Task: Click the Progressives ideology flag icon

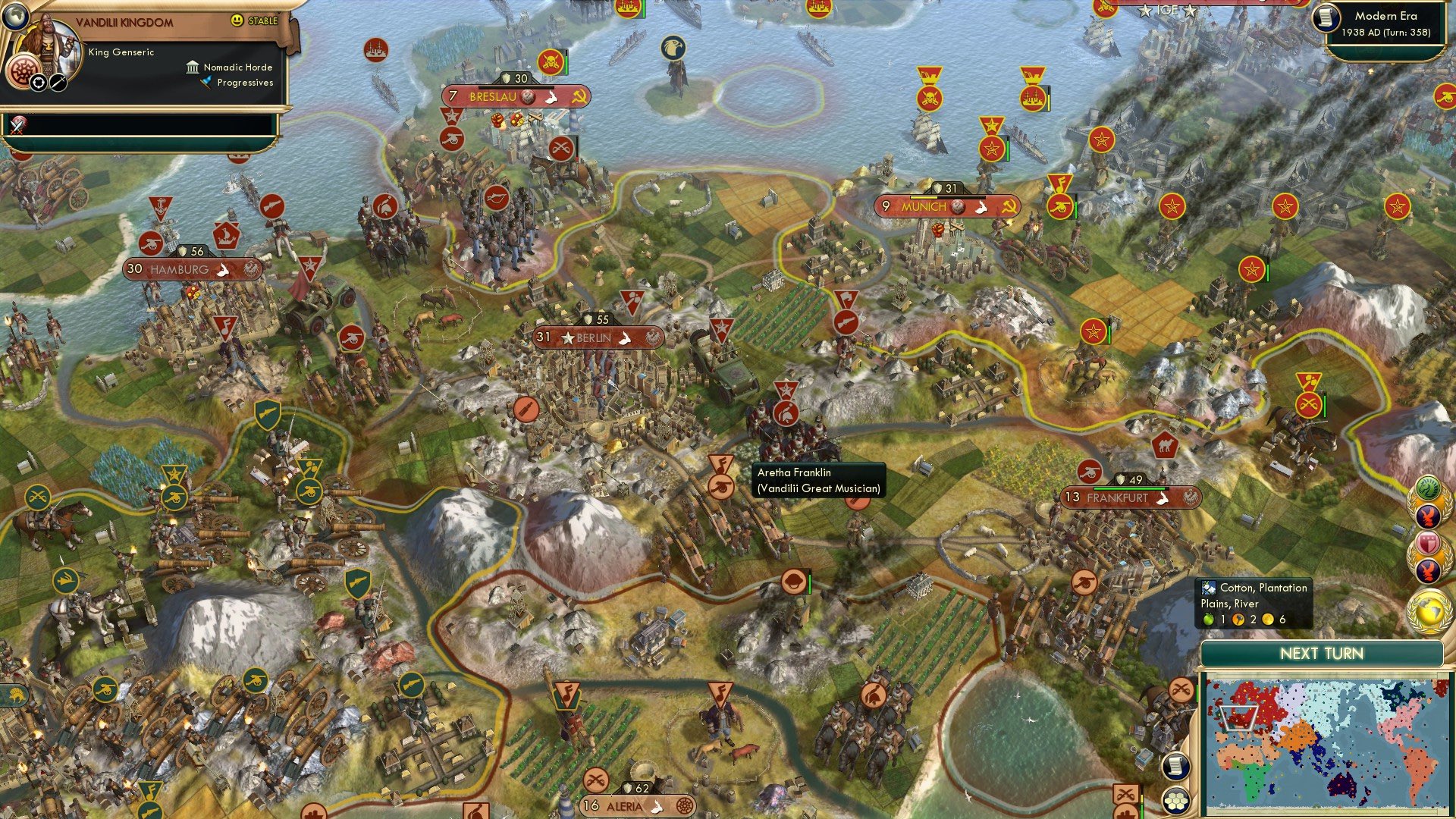Action: [x=206, y=83]
